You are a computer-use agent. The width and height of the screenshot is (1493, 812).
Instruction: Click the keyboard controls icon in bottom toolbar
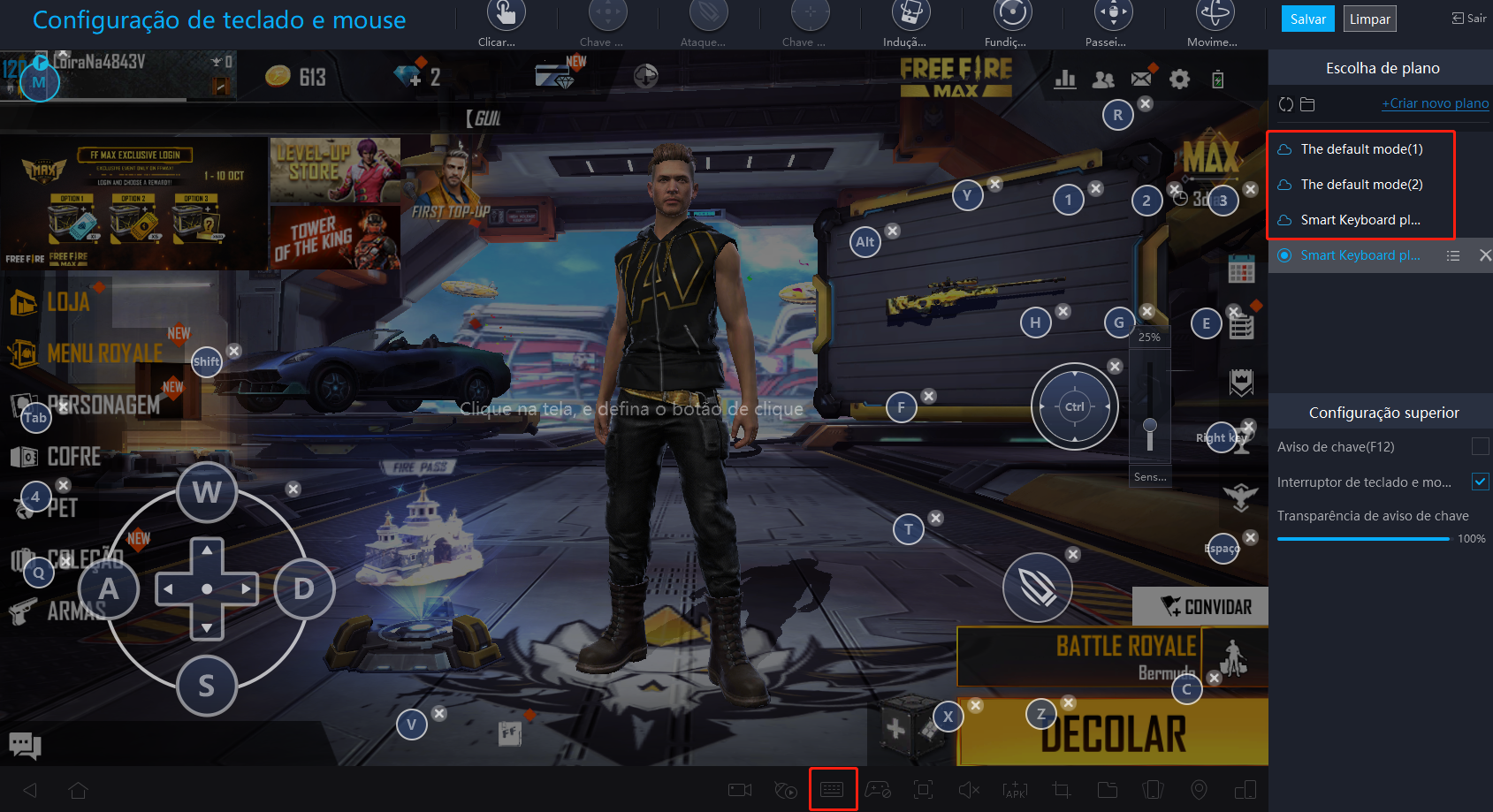[833, 789]
